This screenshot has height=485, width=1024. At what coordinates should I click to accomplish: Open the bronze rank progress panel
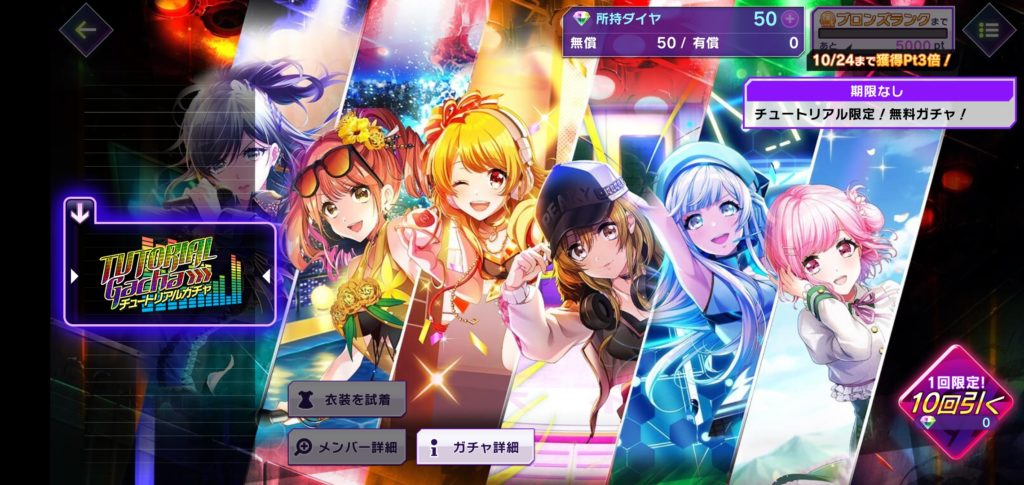point(880,28)
